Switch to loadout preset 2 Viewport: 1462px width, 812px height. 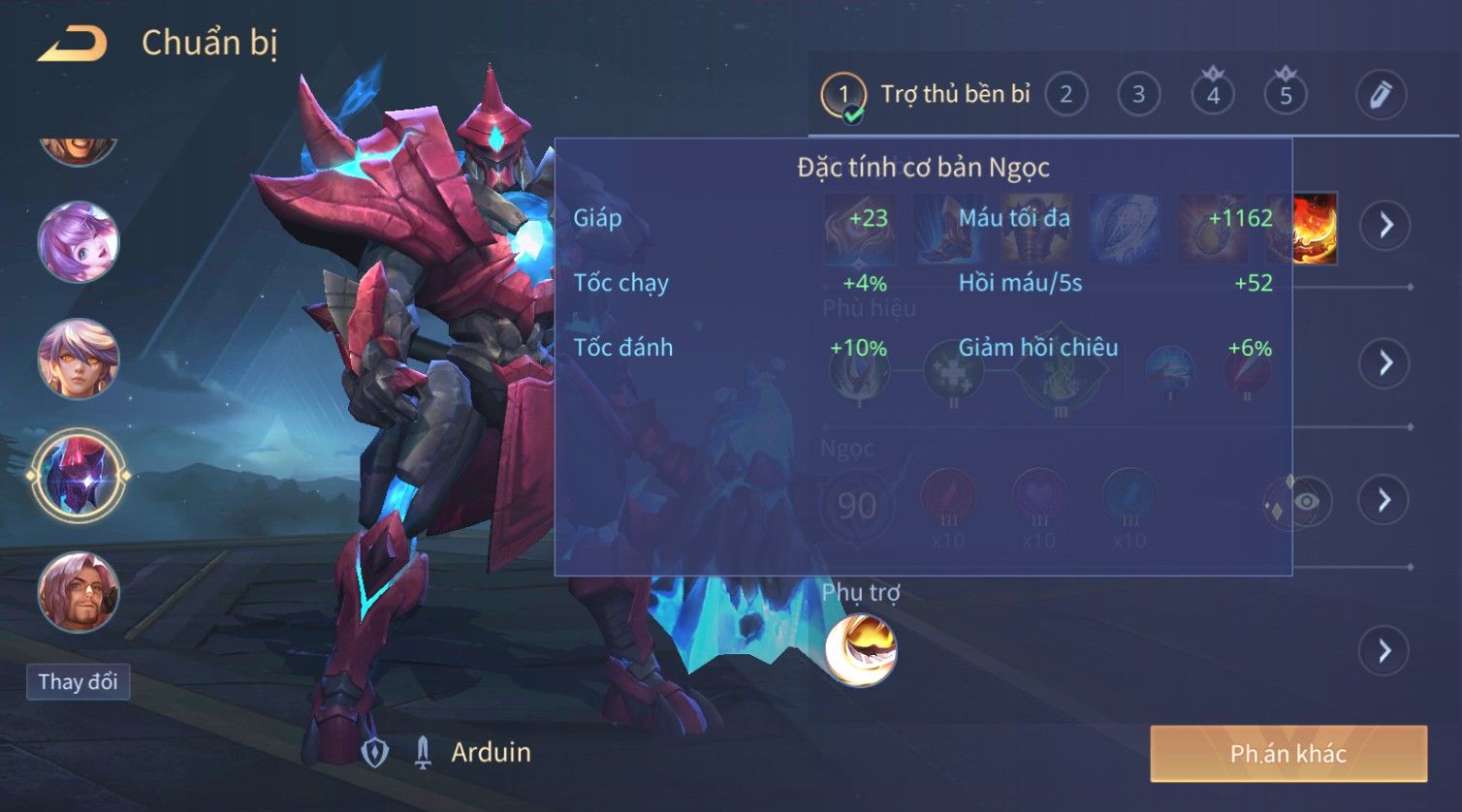click(x=1065, y=95)
